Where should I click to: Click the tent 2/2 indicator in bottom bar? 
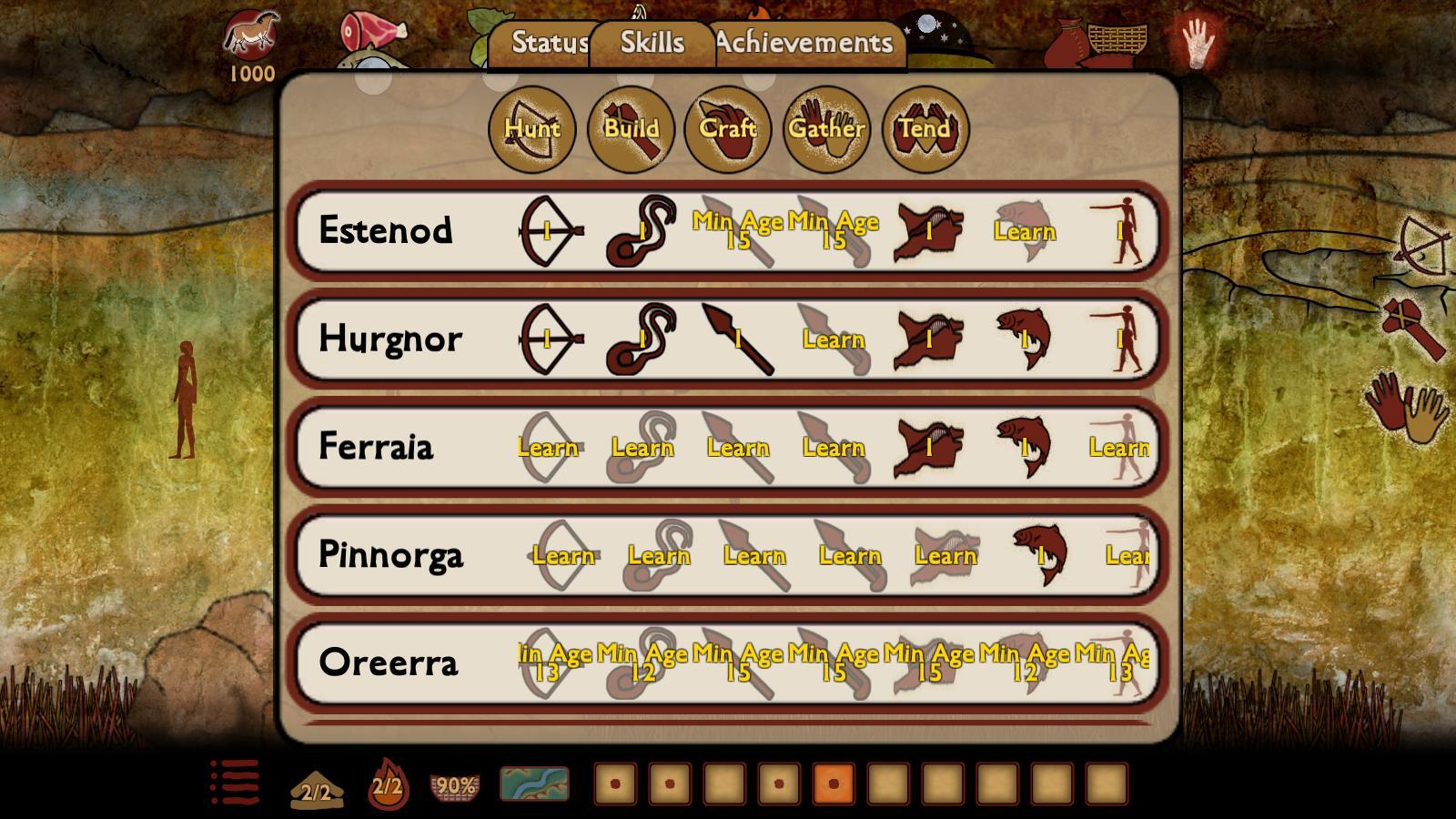pyautogui.click(x=314, y=784)
